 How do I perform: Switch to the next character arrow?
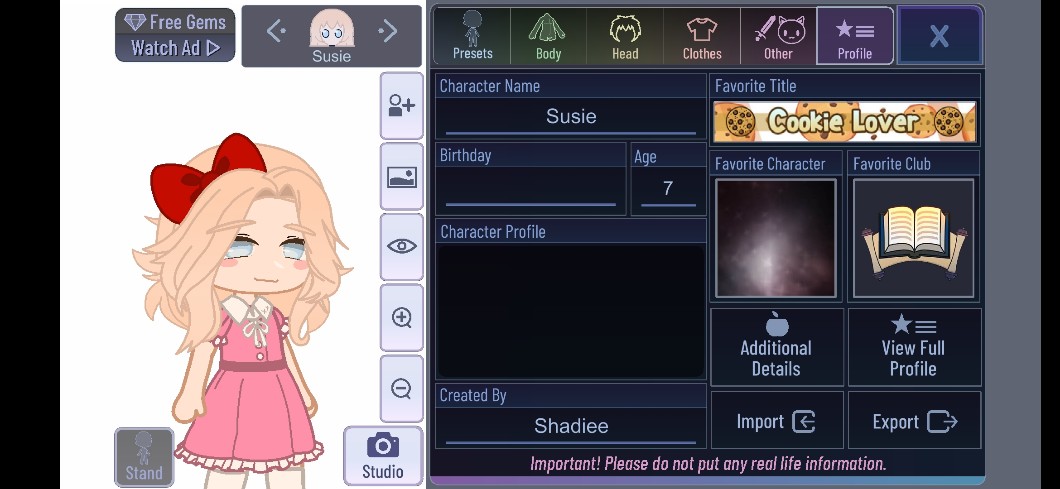point(387,32)
